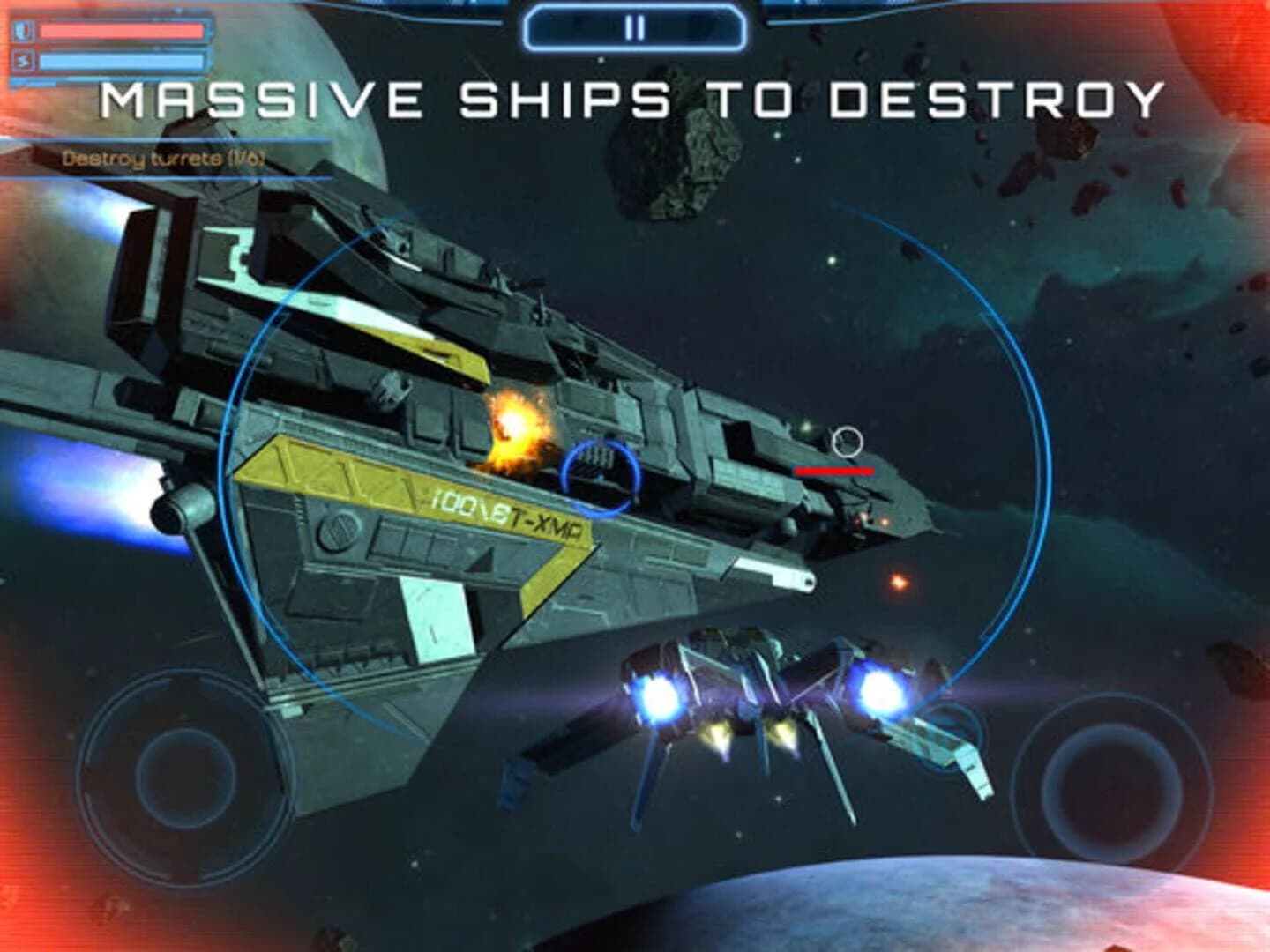The height and width of the screenshot is (952, 1270).
Task: Expand the 'Destroy turrets (1/6)' objective entry
Action: [163, 159]
